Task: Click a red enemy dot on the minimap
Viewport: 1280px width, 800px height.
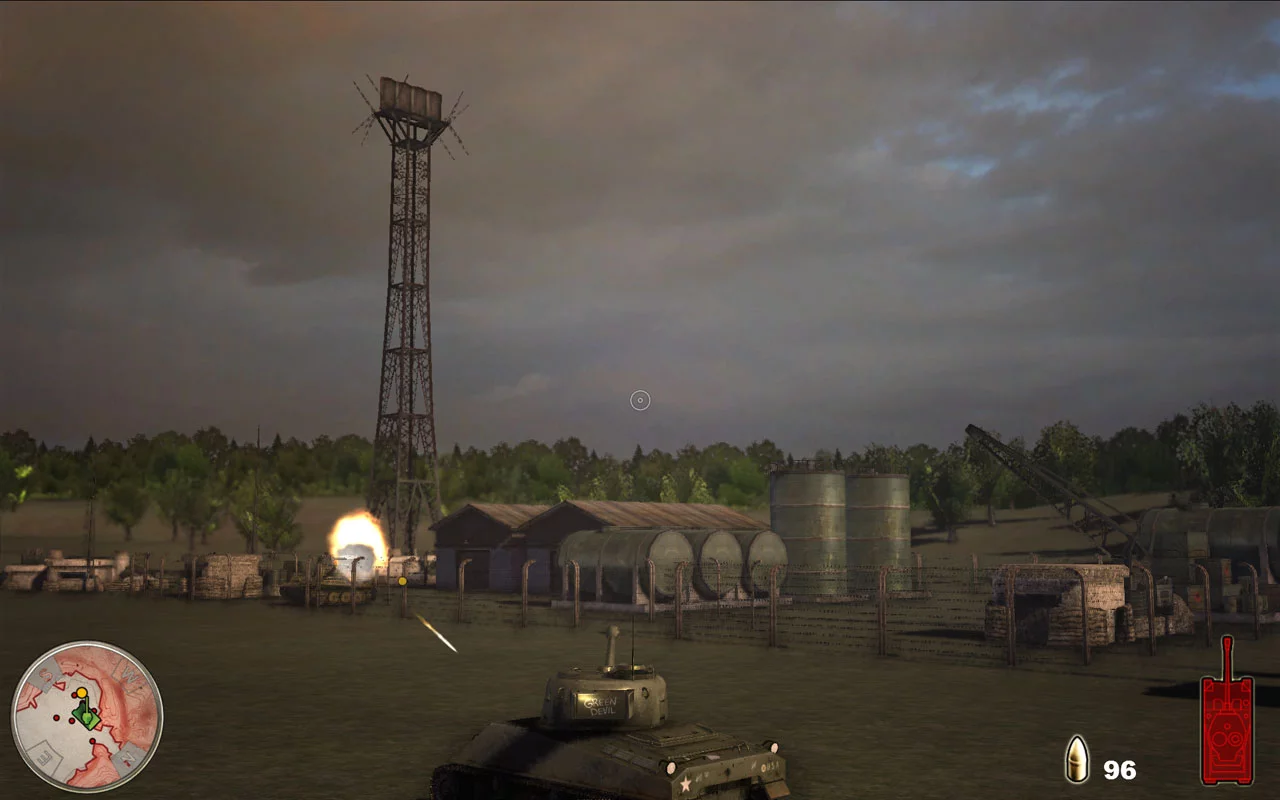Action: [x=57, y=718]
